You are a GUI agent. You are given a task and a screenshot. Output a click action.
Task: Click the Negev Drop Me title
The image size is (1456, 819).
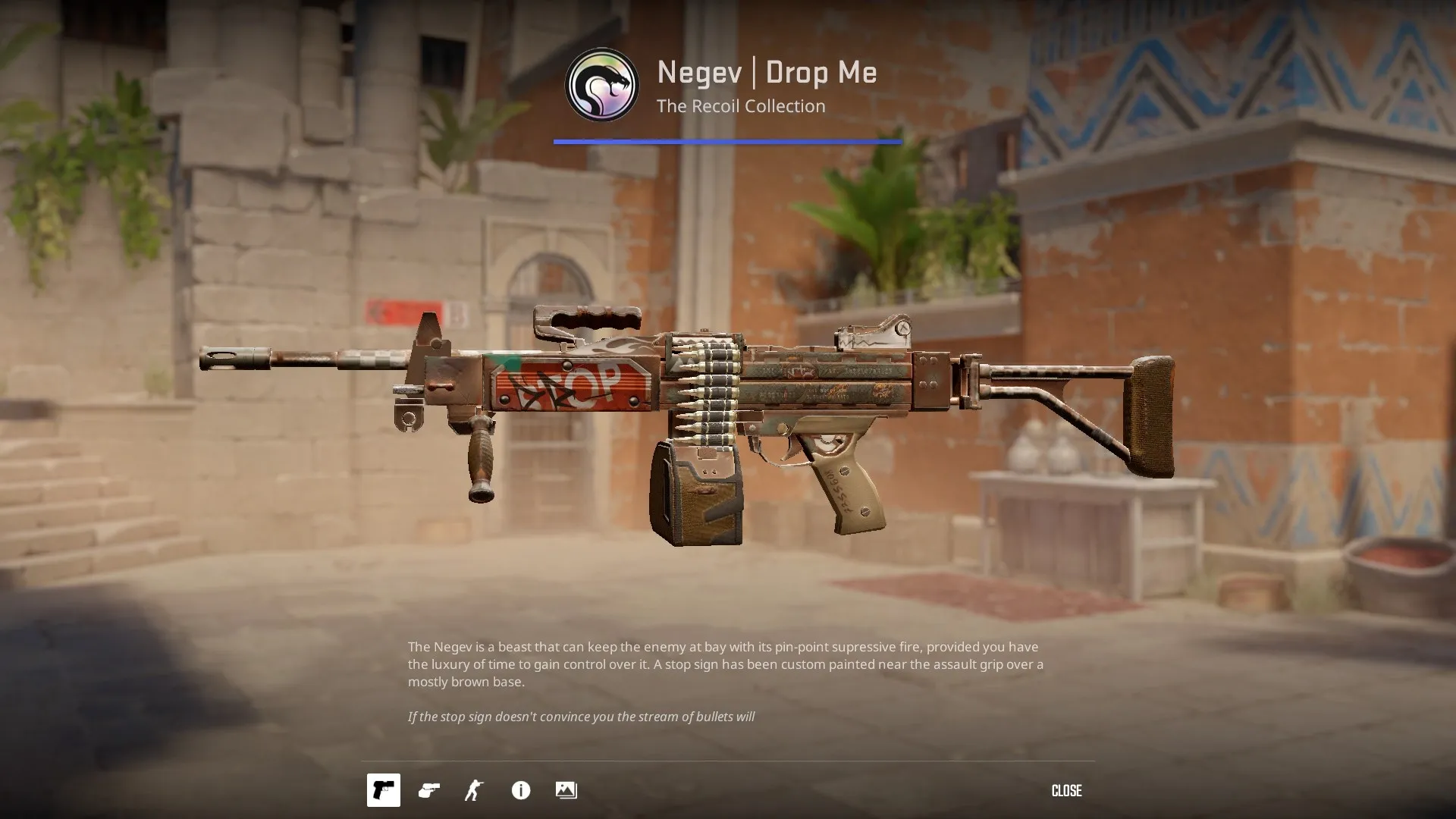click(x=766, y=73)
